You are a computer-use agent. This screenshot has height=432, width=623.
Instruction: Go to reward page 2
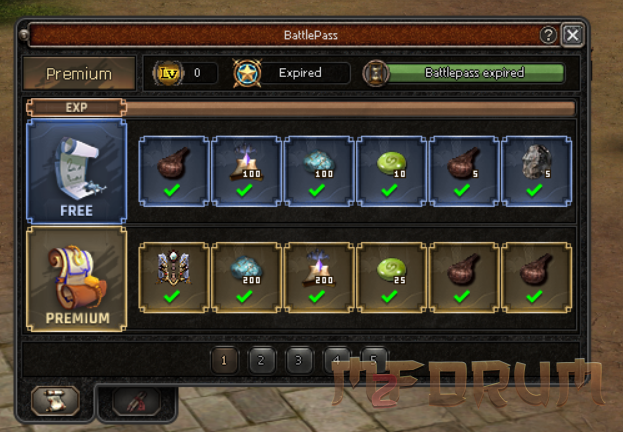(x=261, y=359)
